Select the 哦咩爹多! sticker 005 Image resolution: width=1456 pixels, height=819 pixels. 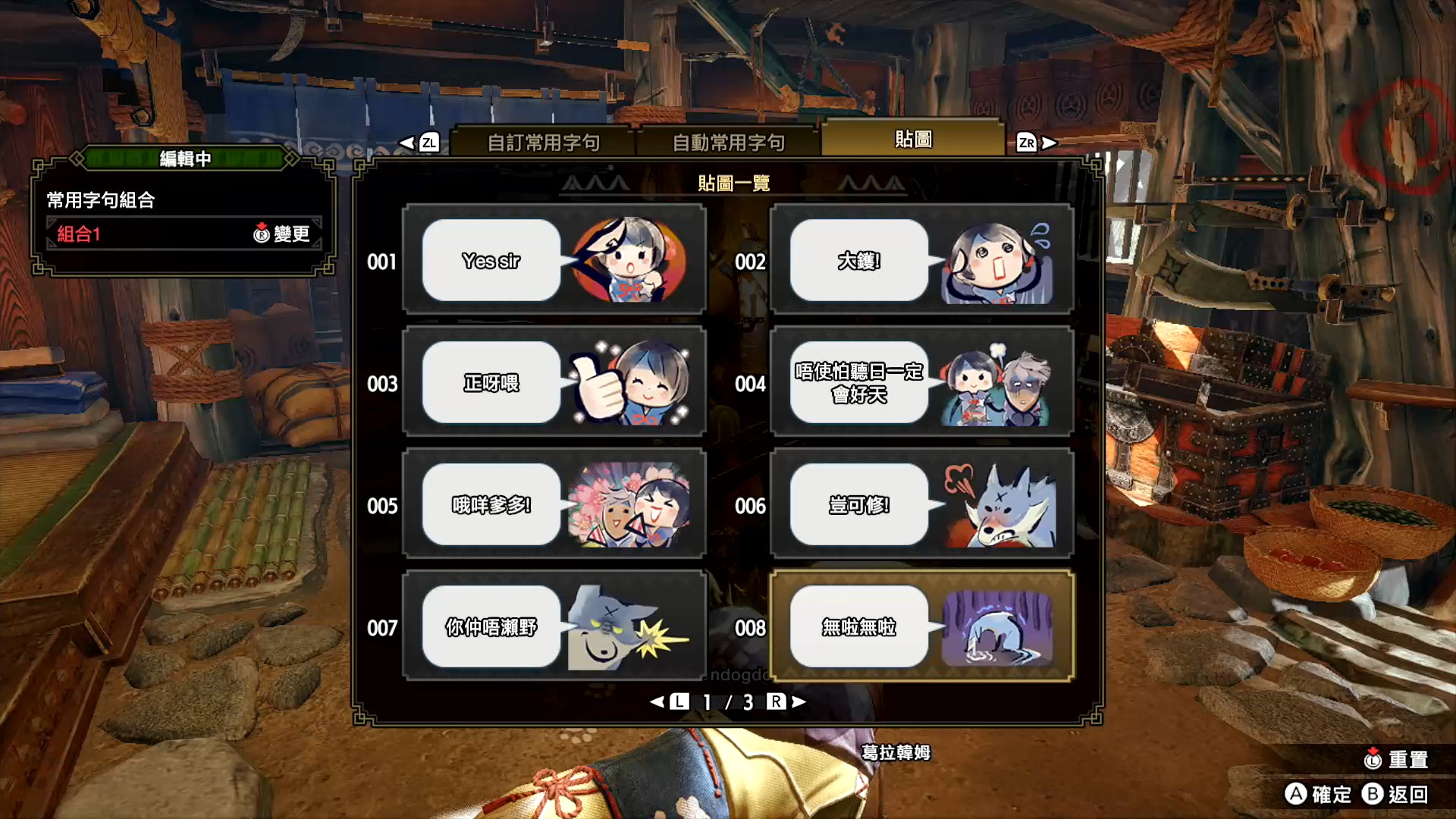click(554, 504)
